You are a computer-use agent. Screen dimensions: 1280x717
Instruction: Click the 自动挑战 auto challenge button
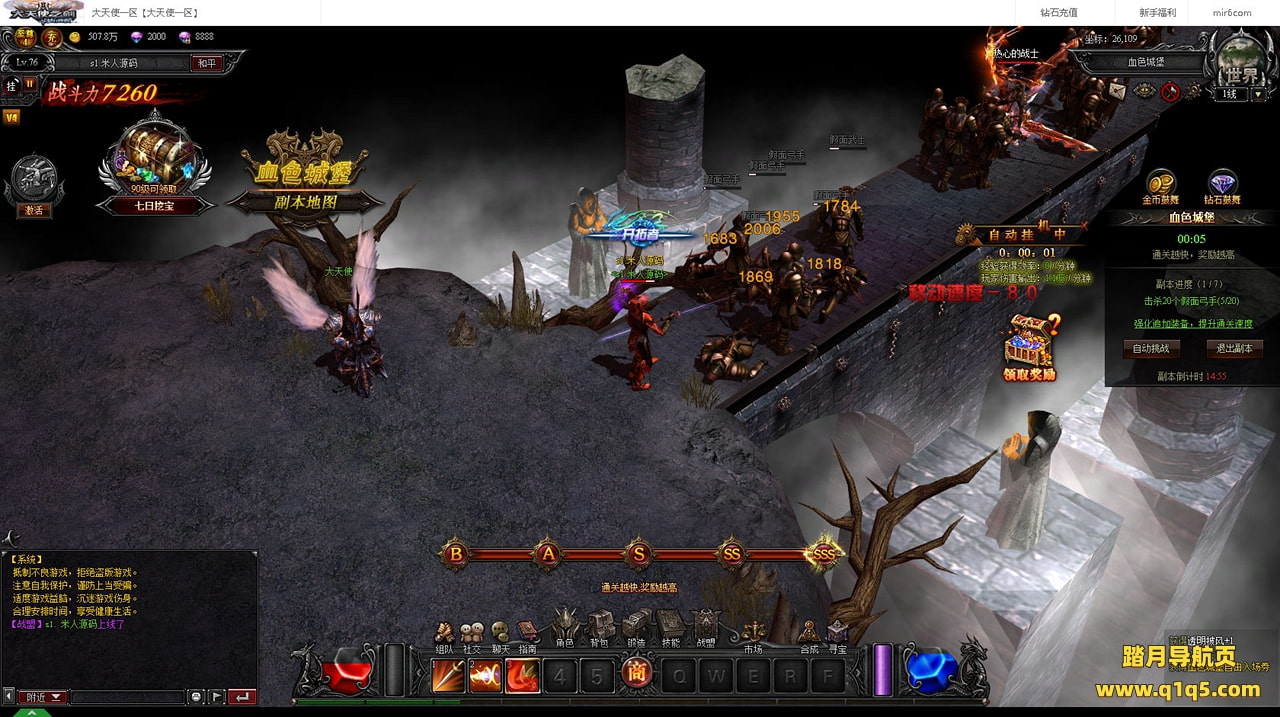pyautogui.click(x=1151, y=349)
